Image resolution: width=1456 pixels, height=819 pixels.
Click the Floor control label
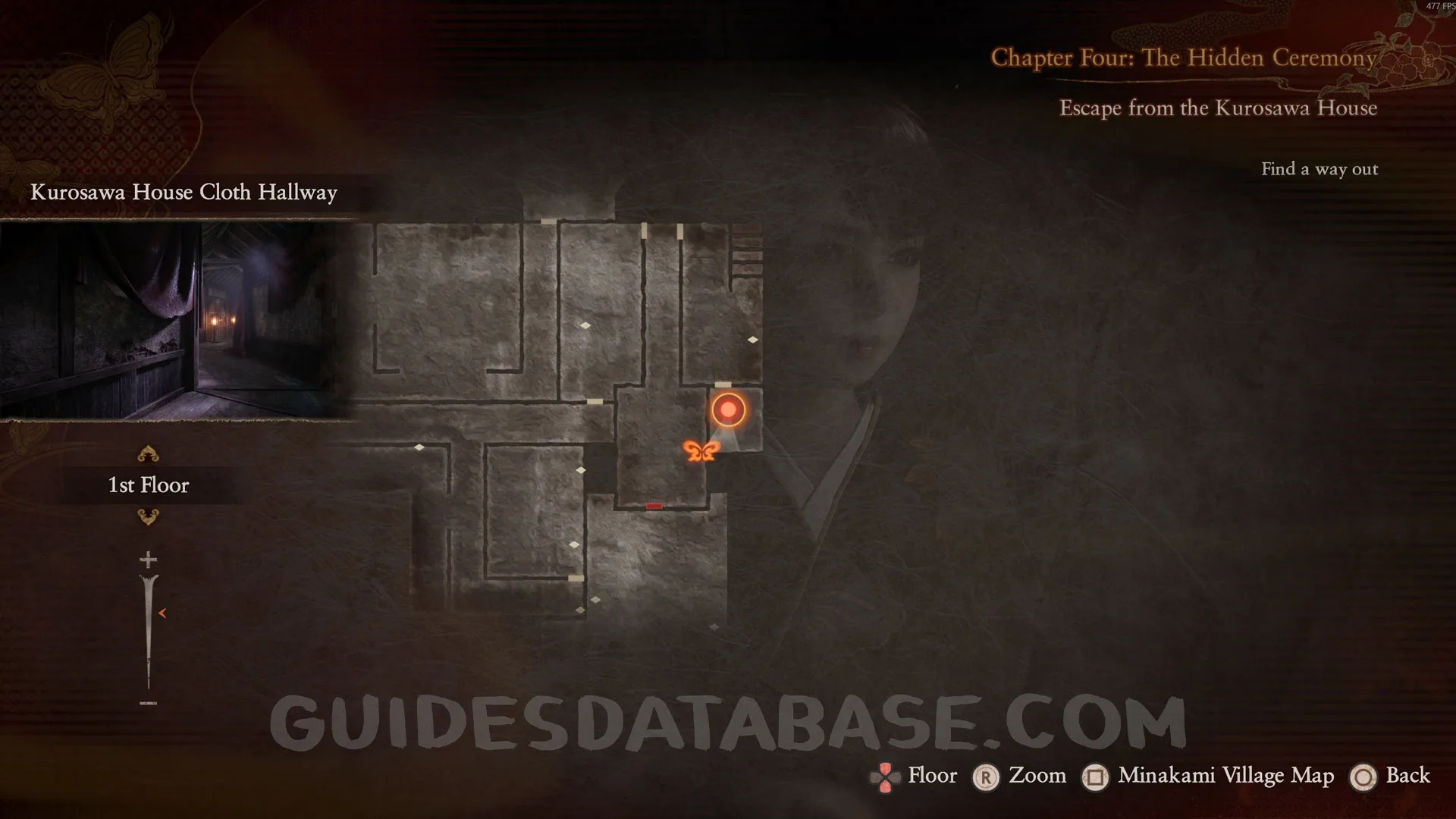coord(932,775)
